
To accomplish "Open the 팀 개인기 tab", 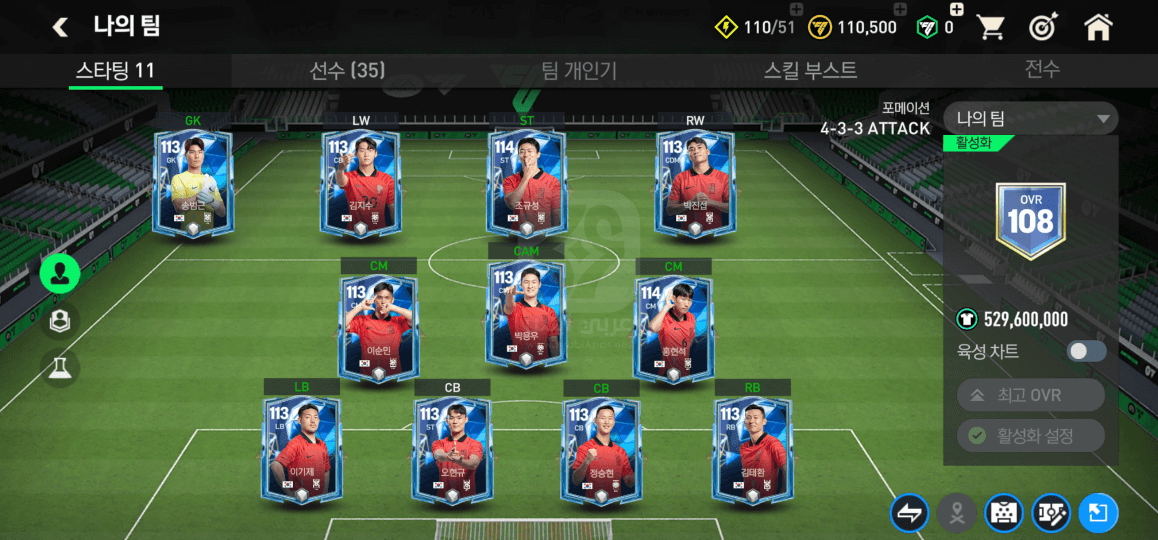I will click(x=578, y=70).
